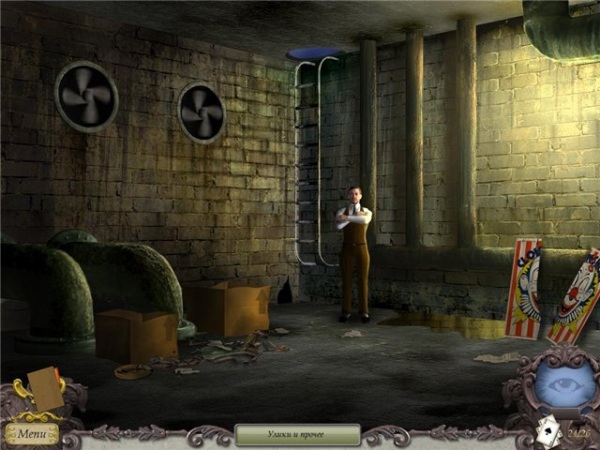
Task: Select the playing cards collectible icon
Action: (x=546, y=432)
